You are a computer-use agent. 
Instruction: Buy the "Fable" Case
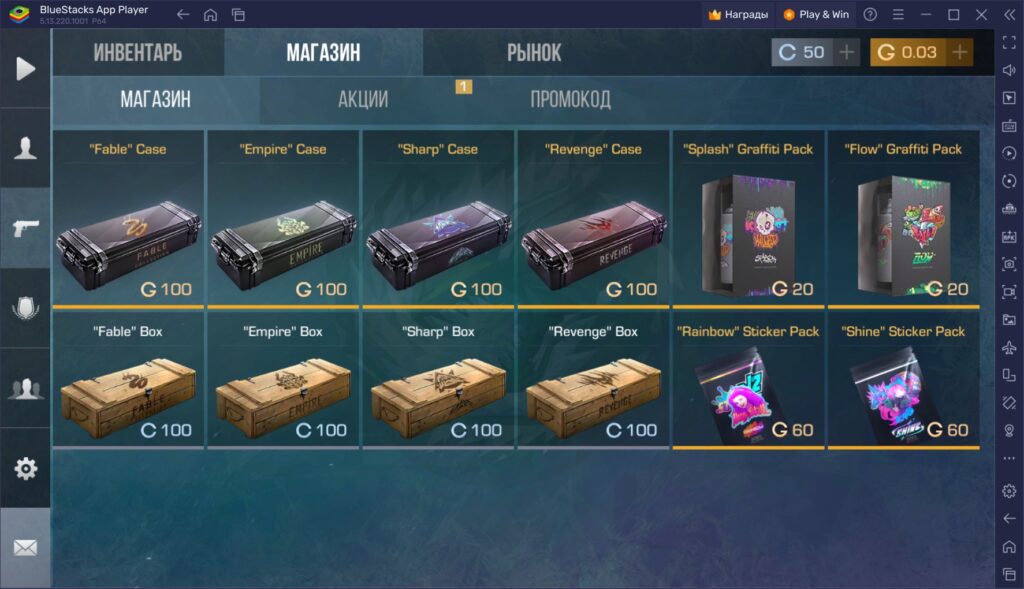tap(128, 219)
